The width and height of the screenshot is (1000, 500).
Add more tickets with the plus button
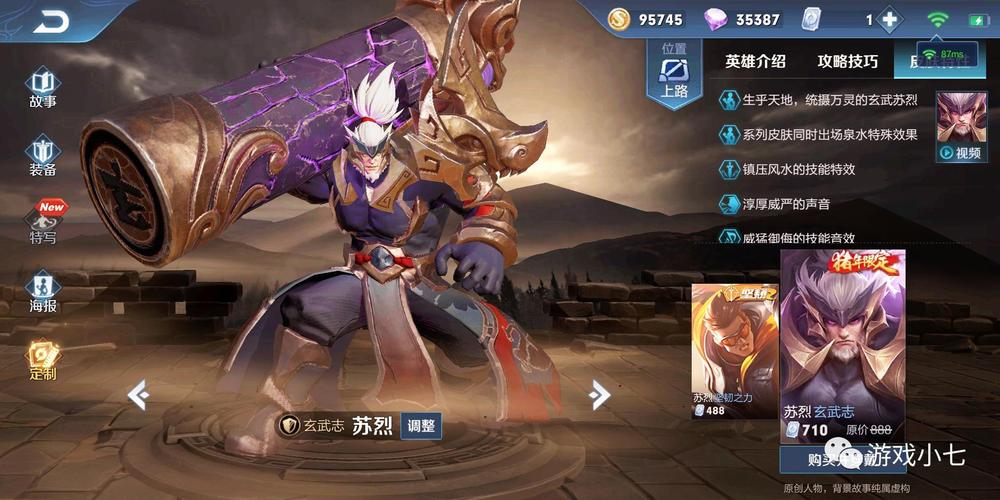pyautogui.click(x=887, y=20)
